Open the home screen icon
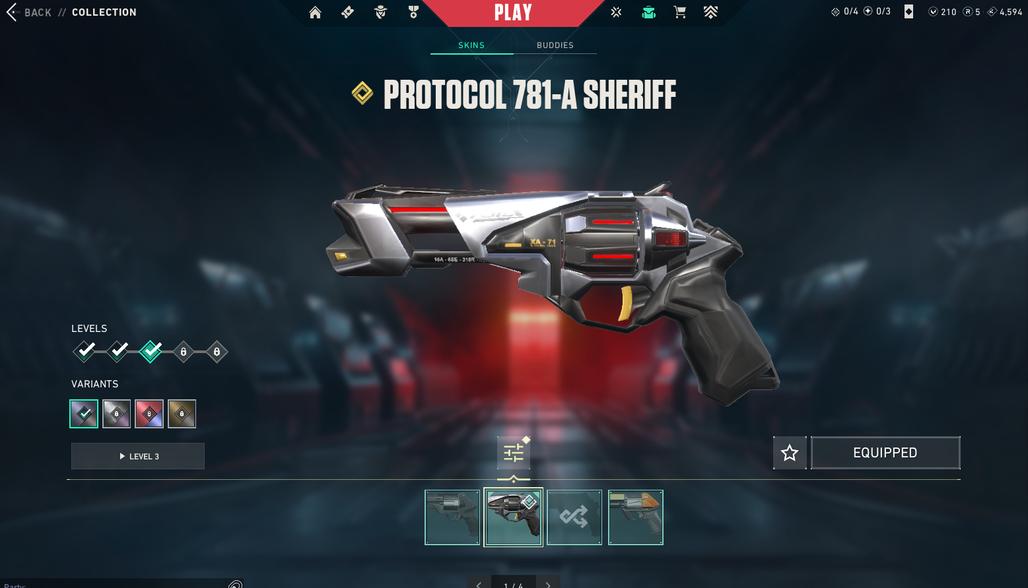Viewport: 1028px width, 588px height. [315, 13]
